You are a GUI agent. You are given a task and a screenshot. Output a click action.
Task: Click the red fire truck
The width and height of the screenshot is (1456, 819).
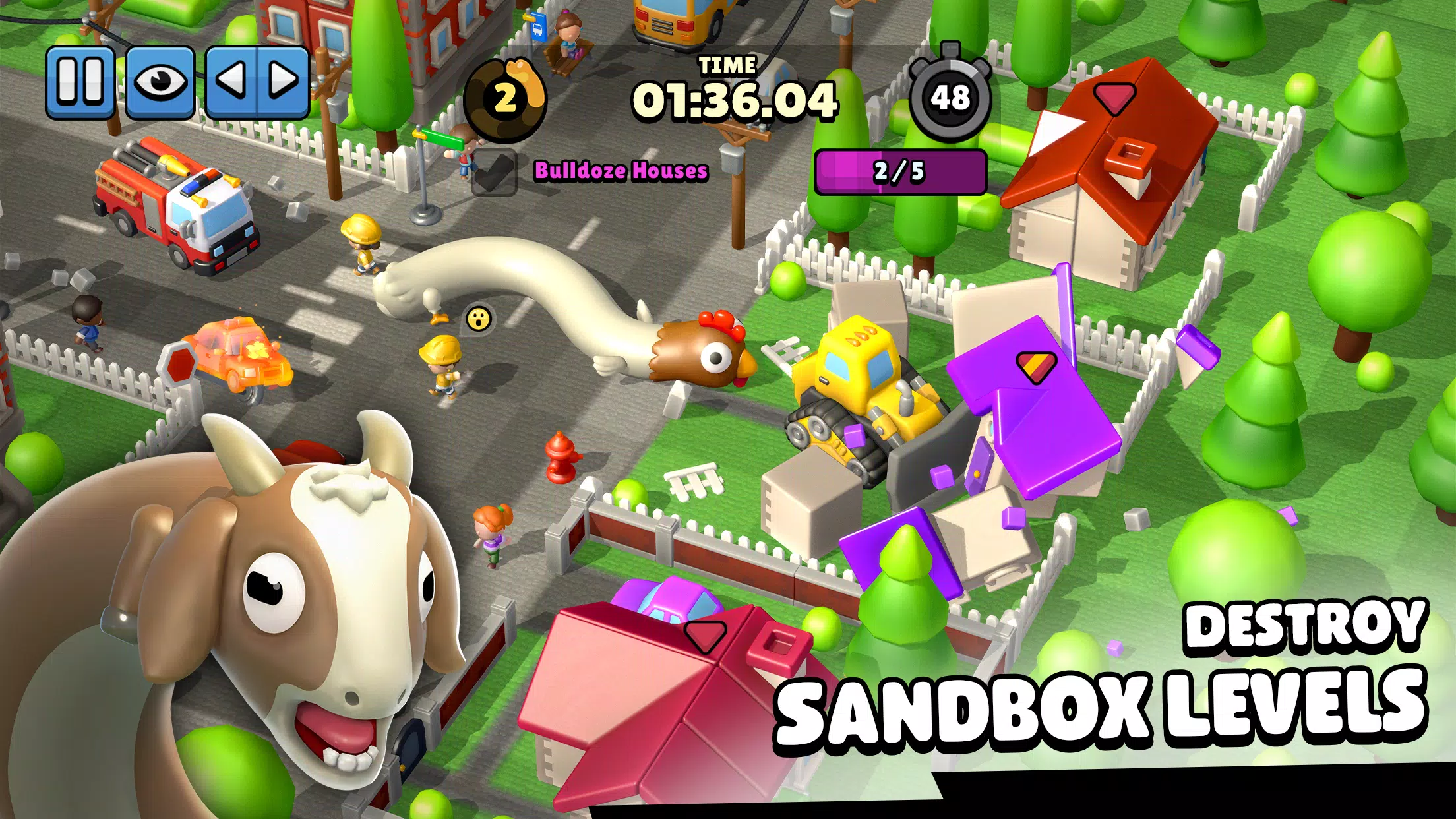(170, 204)
